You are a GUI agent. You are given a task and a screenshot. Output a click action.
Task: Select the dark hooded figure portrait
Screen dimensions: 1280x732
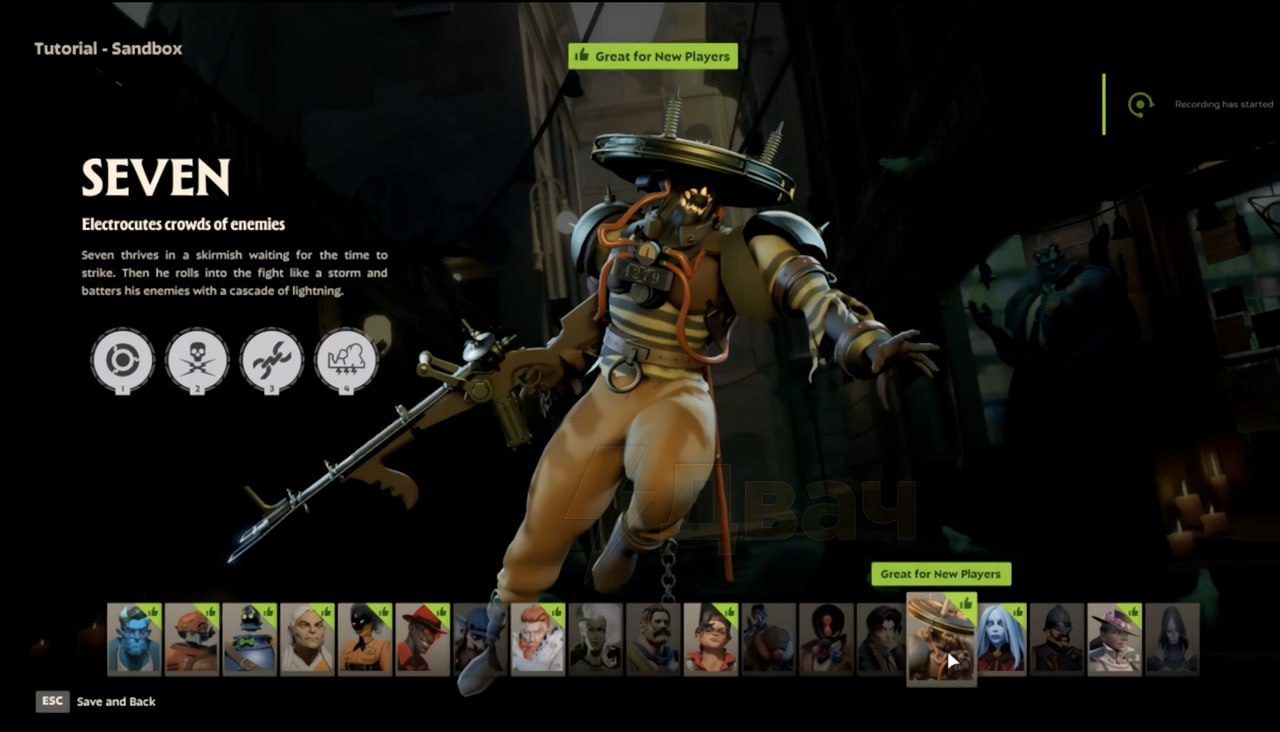(1172, 638)
